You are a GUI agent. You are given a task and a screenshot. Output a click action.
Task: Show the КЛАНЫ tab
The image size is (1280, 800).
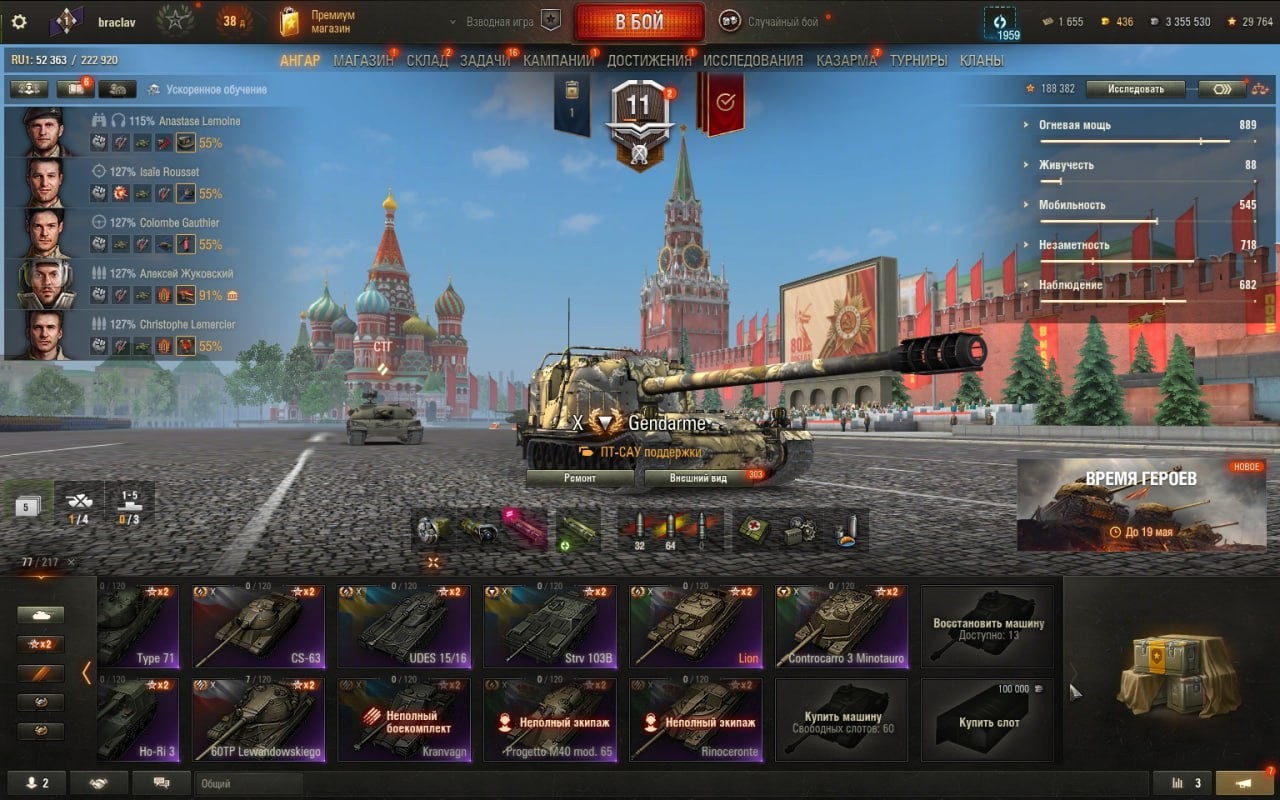coord(981,60)
